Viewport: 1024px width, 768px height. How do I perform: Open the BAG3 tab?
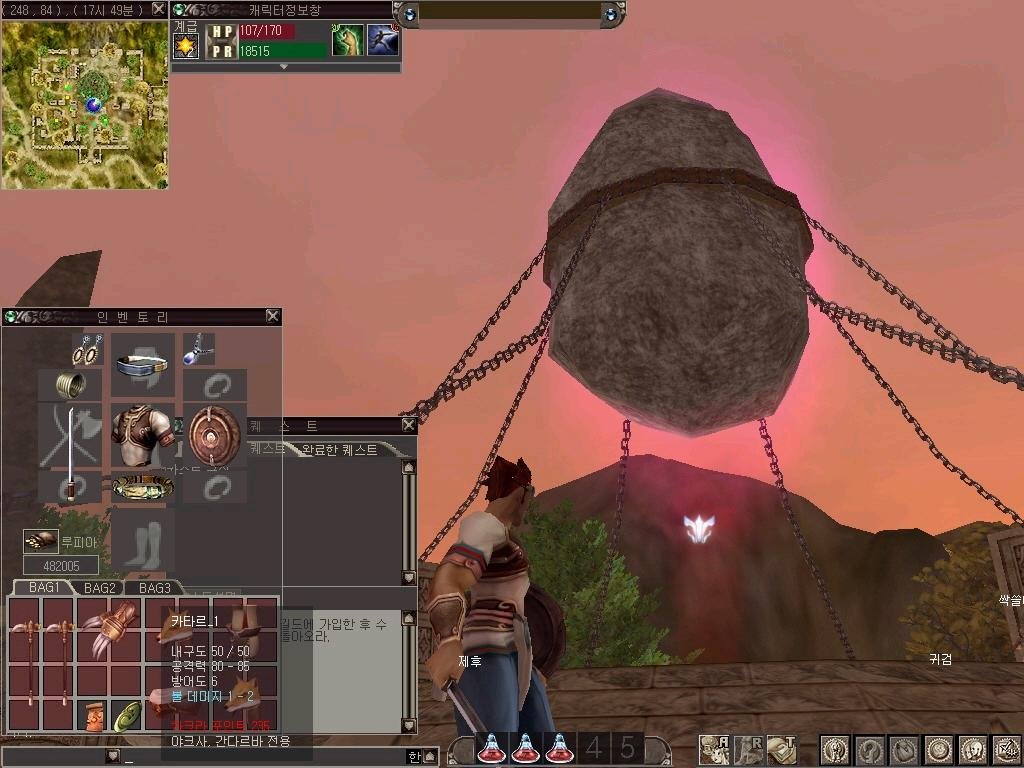[155, 588]
